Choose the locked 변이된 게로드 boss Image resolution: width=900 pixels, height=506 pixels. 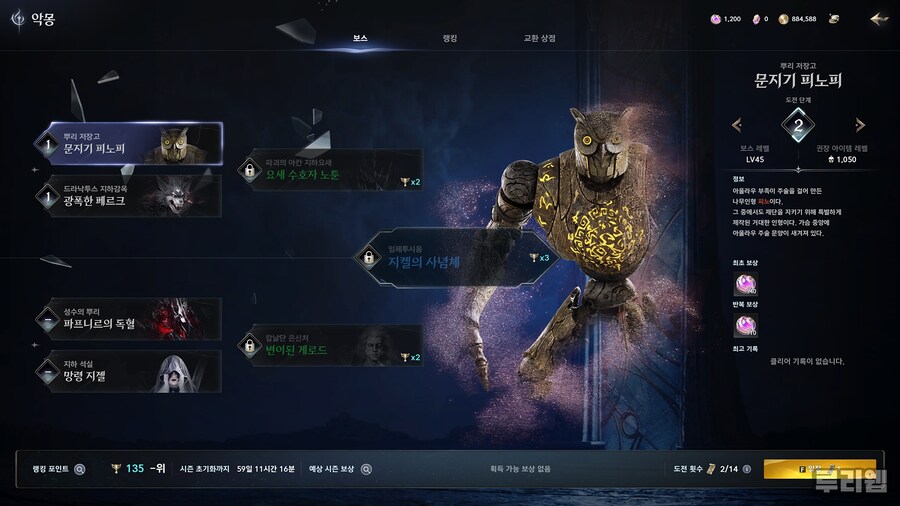[x=329, y=346]
